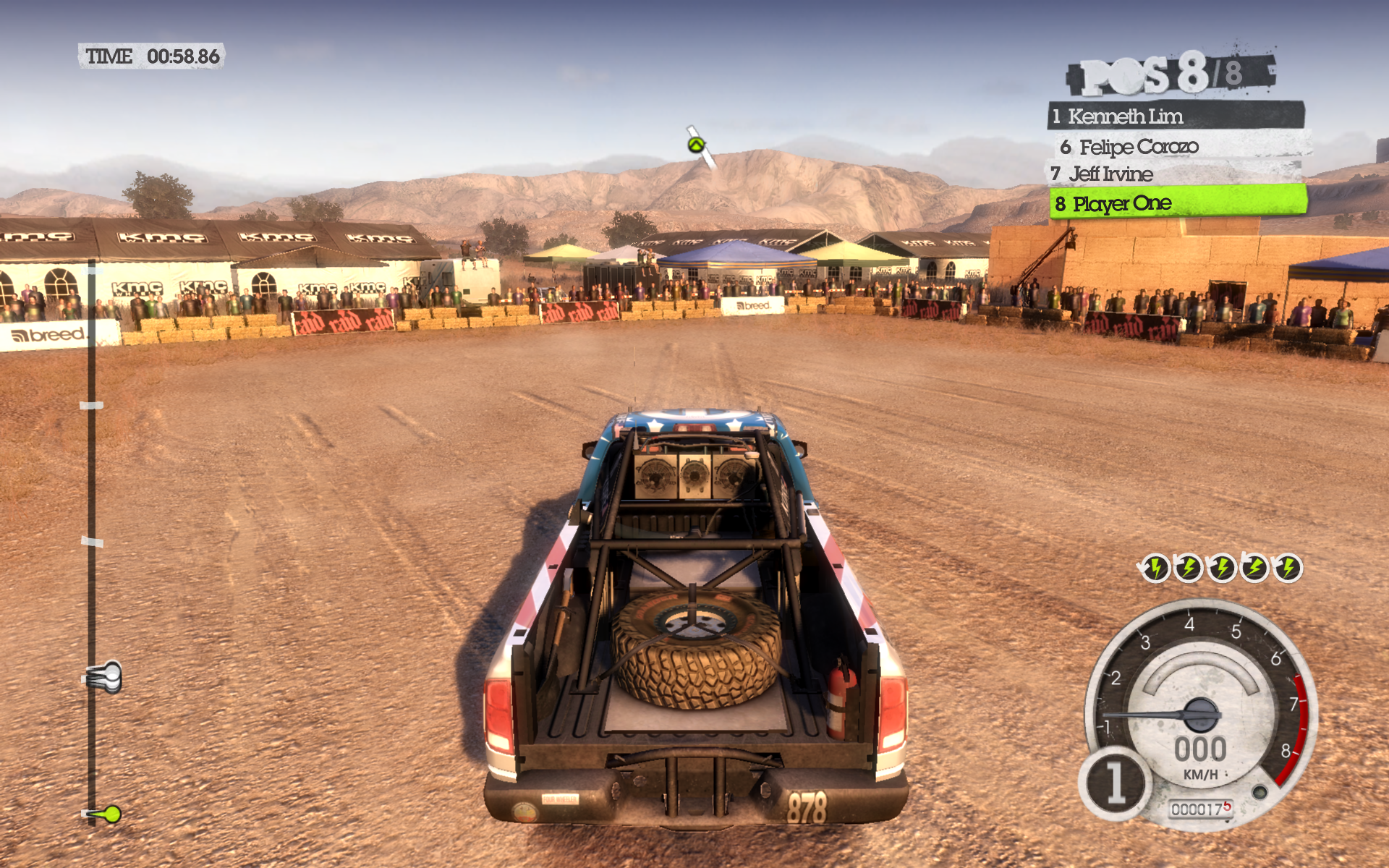Select Kenneth Lim in the standings list
This screenshot has width=1389, height=868.
[x=1176, y=116]
